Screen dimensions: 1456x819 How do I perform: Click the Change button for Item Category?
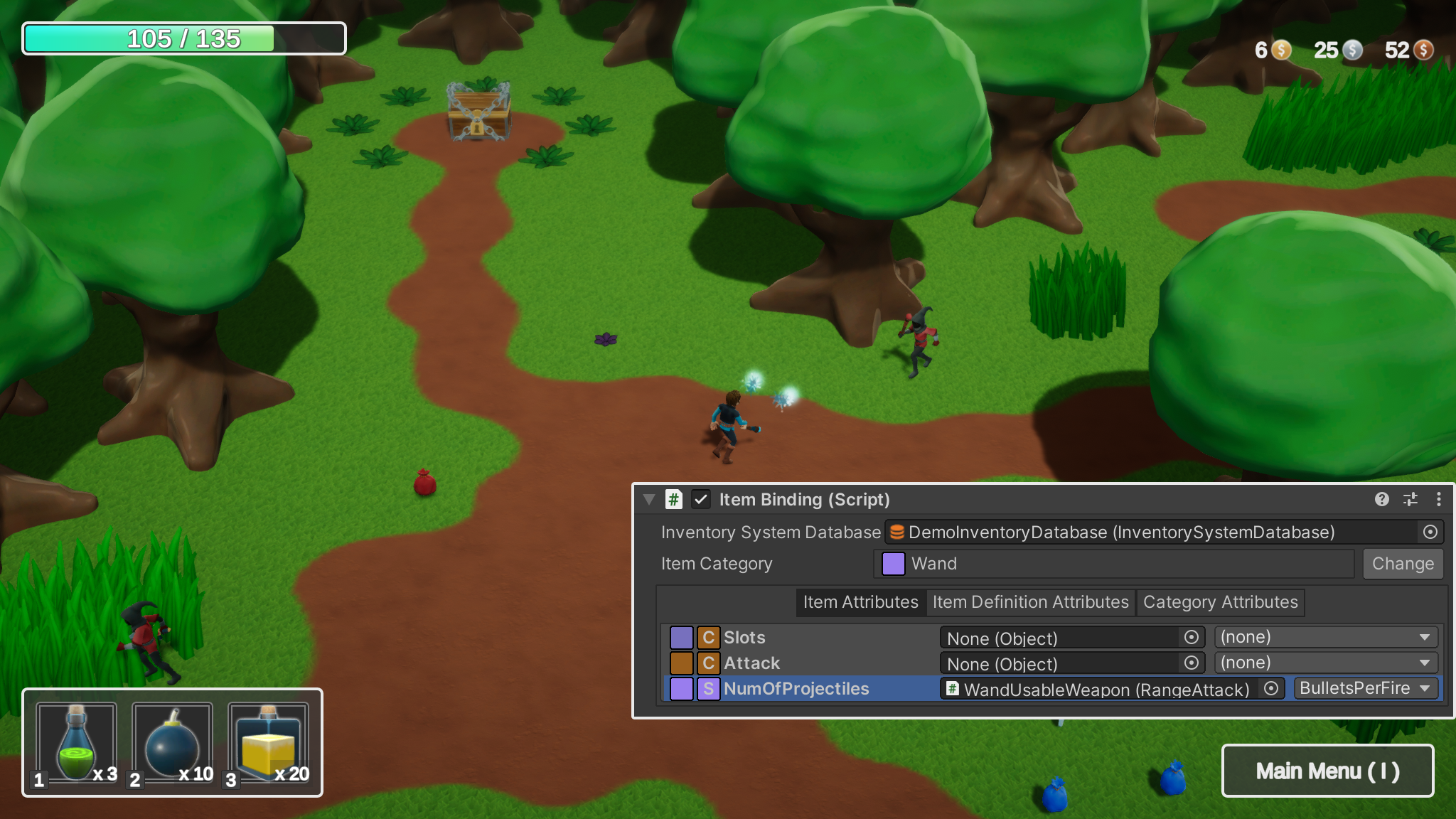pyautogui.click(x=1402, y=564)
